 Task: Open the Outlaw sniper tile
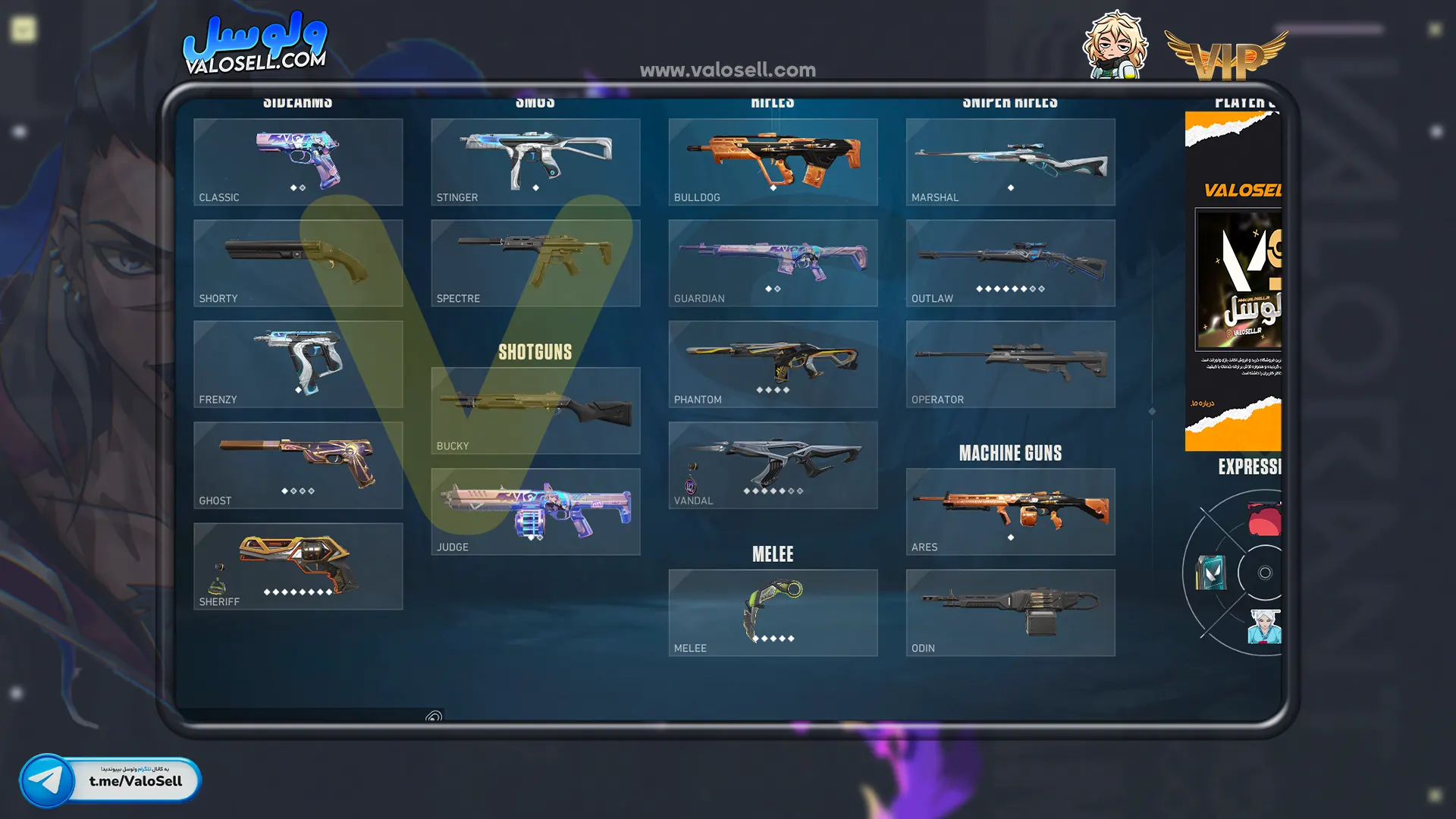[1010, 262]
